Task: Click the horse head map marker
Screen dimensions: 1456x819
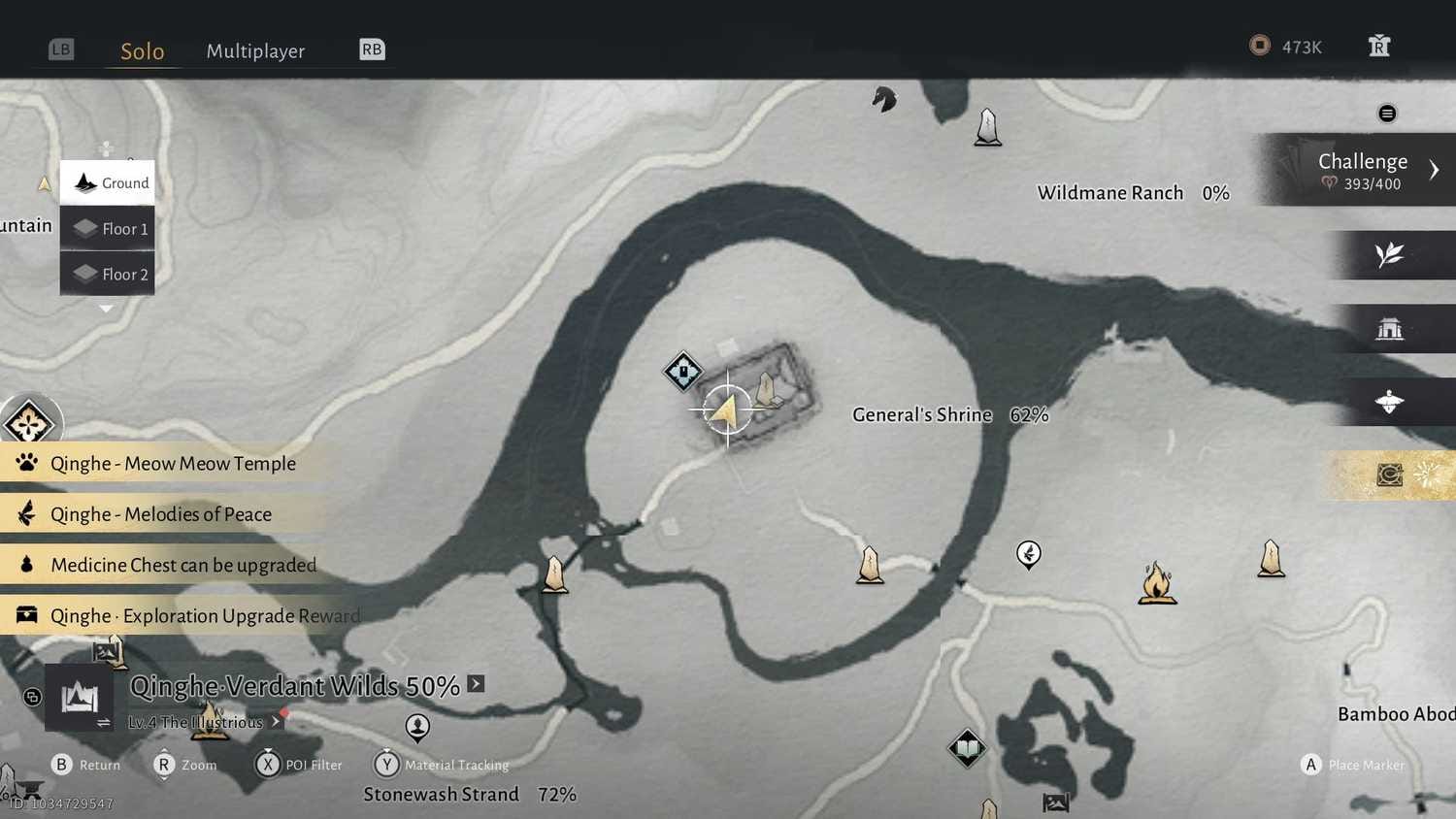Action: [883, 99]
